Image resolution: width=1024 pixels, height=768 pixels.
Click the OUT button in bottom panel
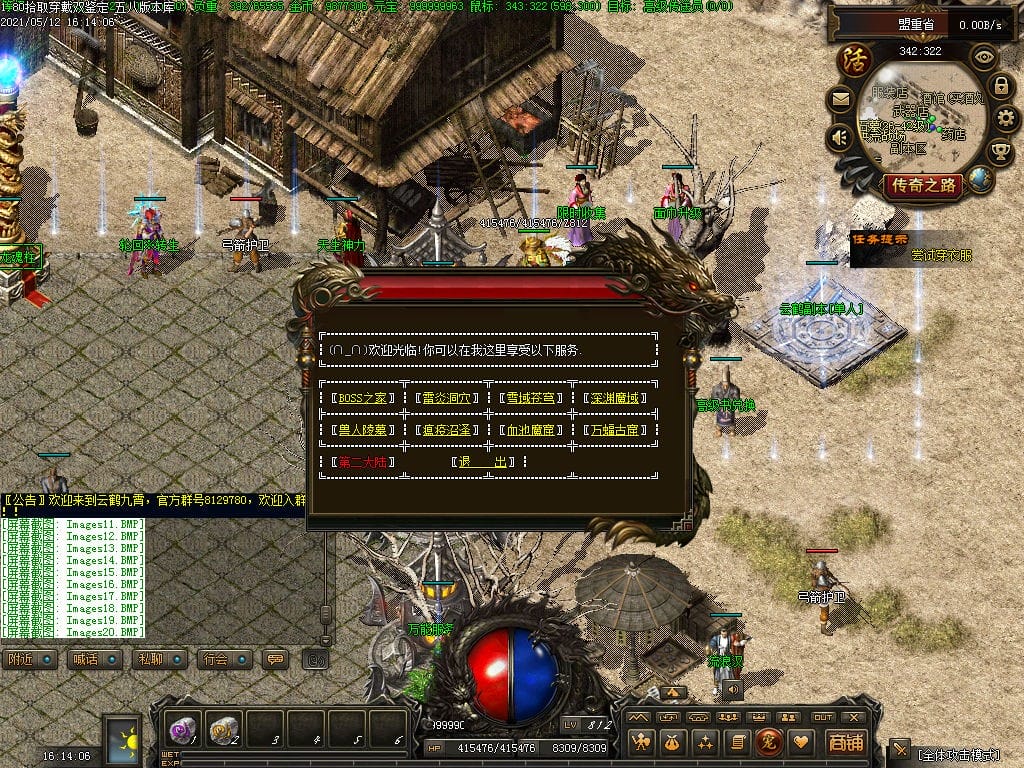coord(822,717)
